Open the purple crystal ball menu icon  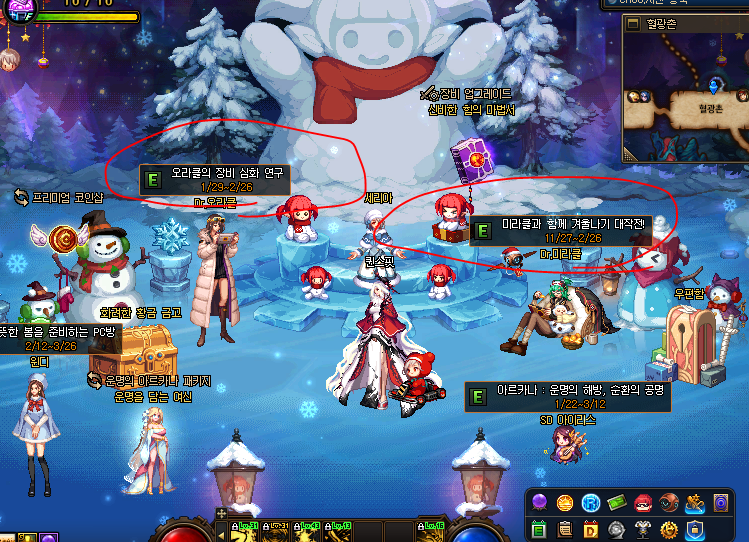point(539,502)
